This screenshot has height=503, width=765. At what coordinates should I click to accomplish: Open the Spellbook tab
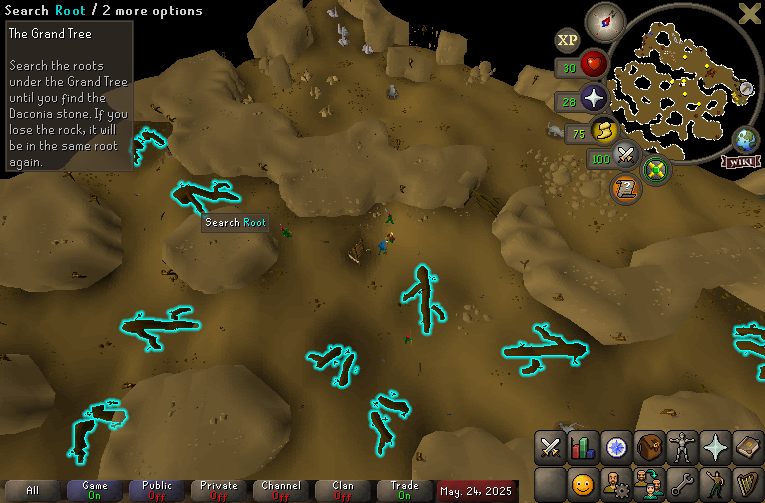click(749, 447)
